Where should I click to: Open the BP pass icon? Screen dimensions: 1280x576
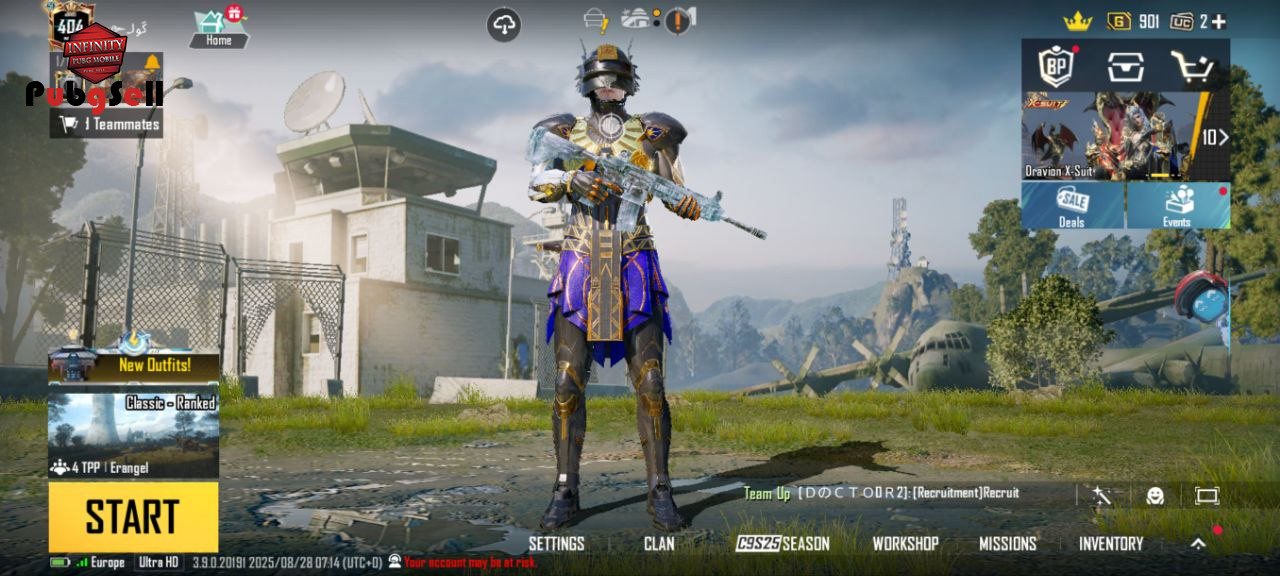pos(1056,67)
